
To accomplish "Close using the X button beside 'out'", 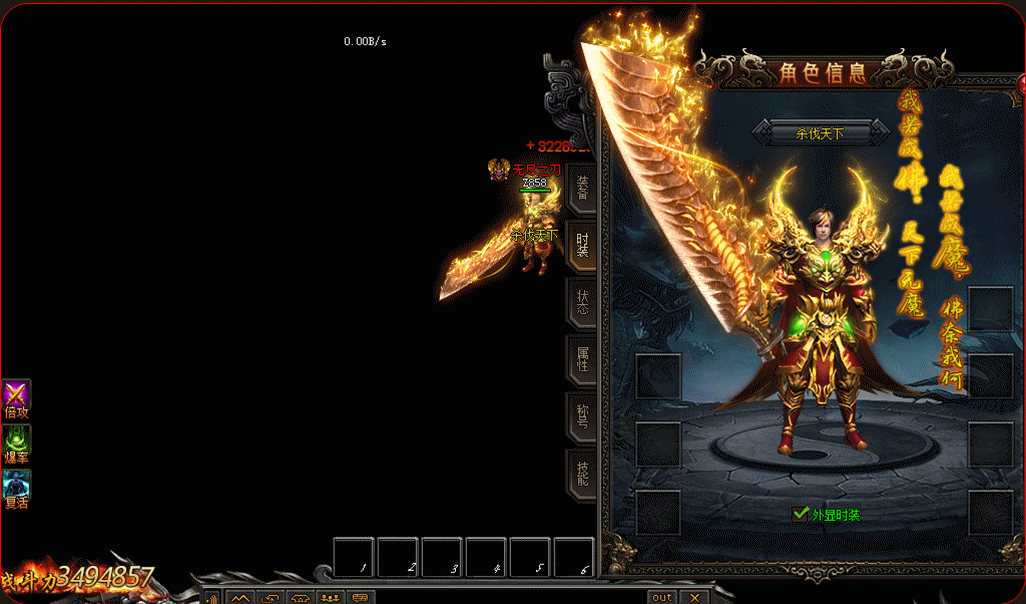I will [x=694, y=597].
